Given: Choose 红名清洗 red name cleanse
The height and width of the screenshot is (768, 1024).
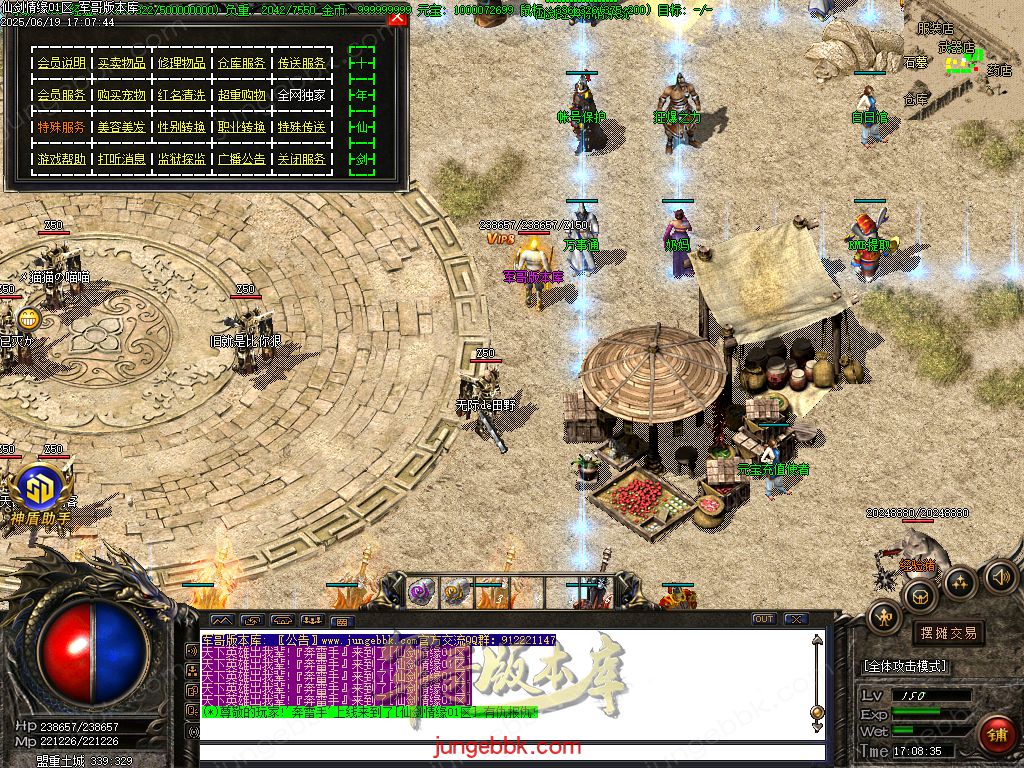Looking at the screenshot, I should click(182, 95).
